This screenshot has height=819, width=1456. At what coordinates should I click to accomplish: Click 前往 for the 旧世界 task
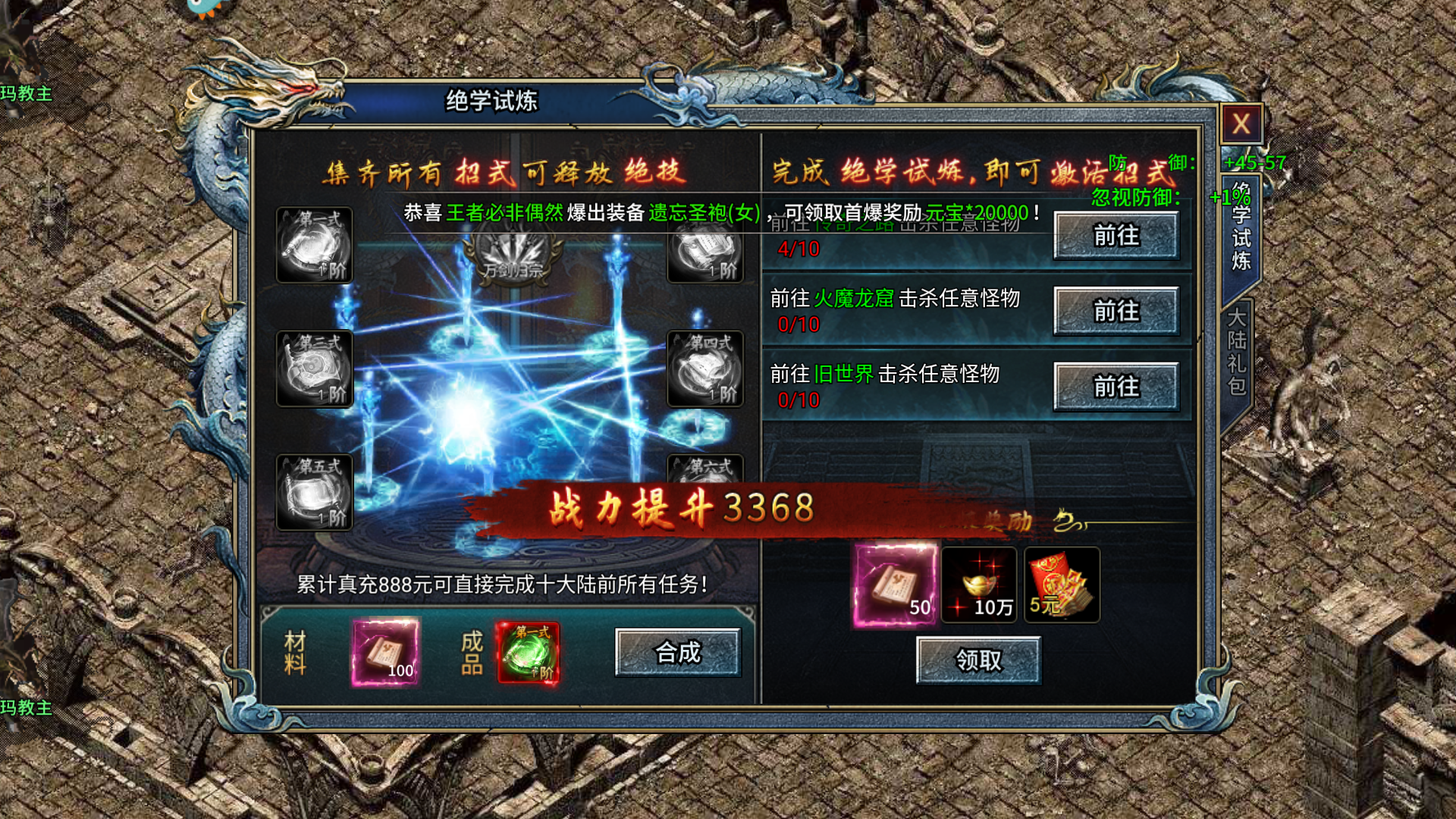click(1117, 385)
